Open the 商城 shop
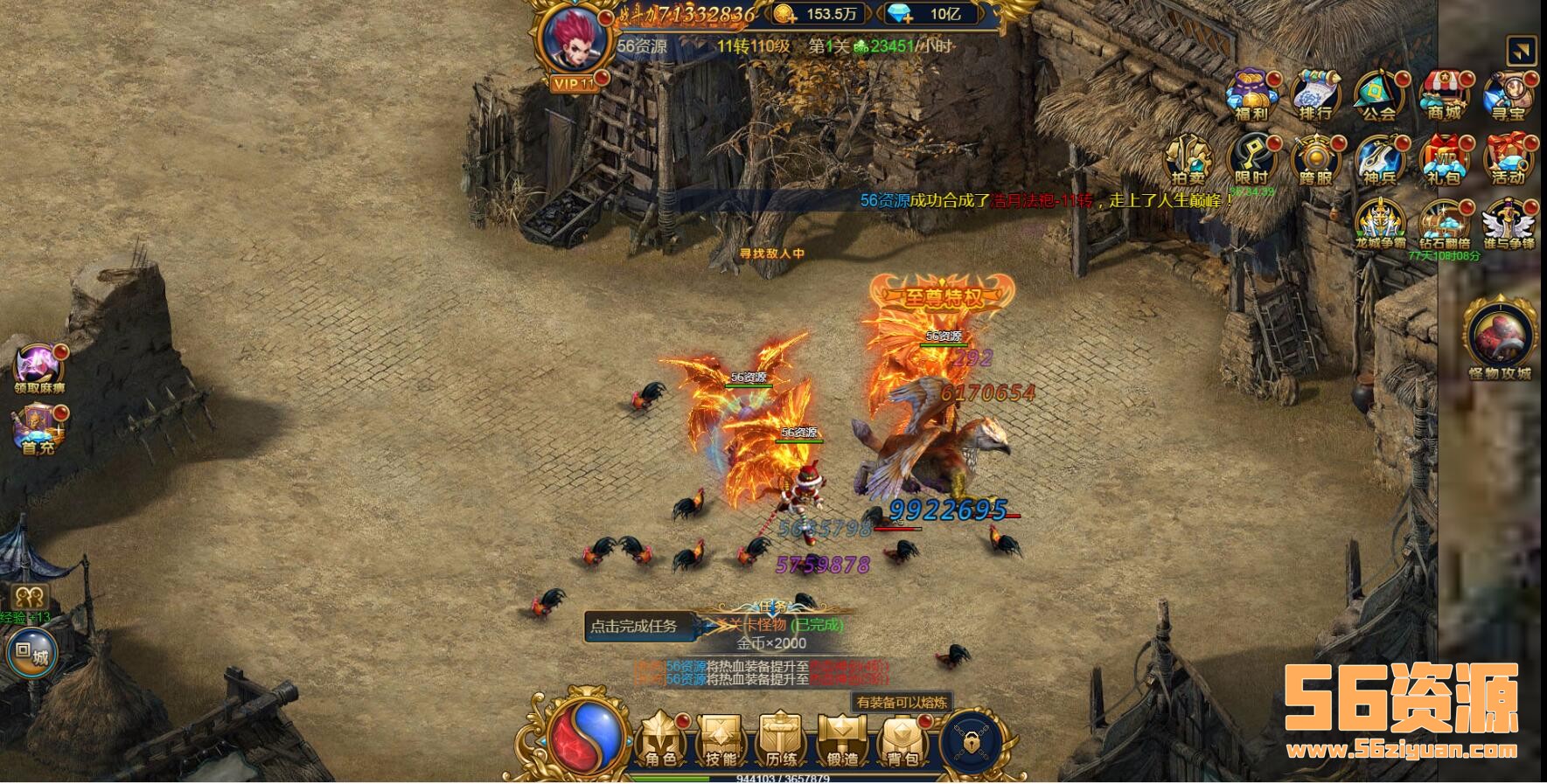The height and width of the screenshot is (784, 1547). pyautogui.click(x=1444, y=94)
